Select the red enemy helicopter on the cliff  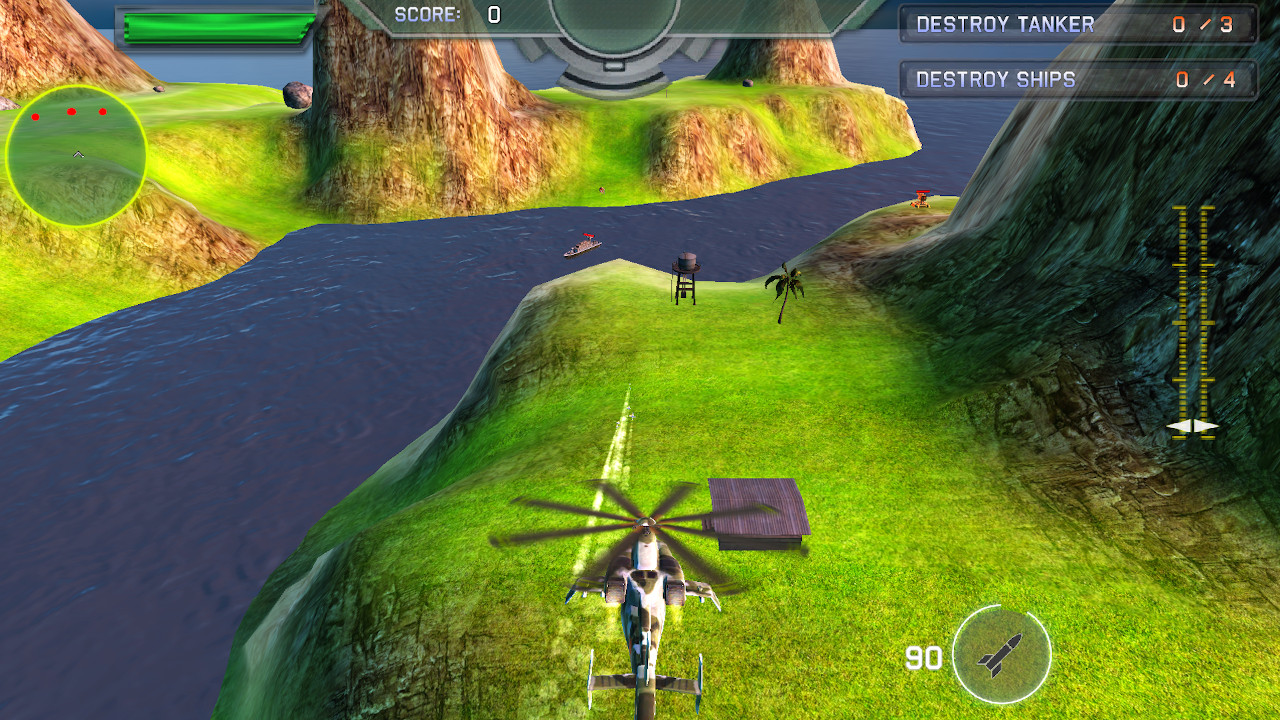point(920,197)
